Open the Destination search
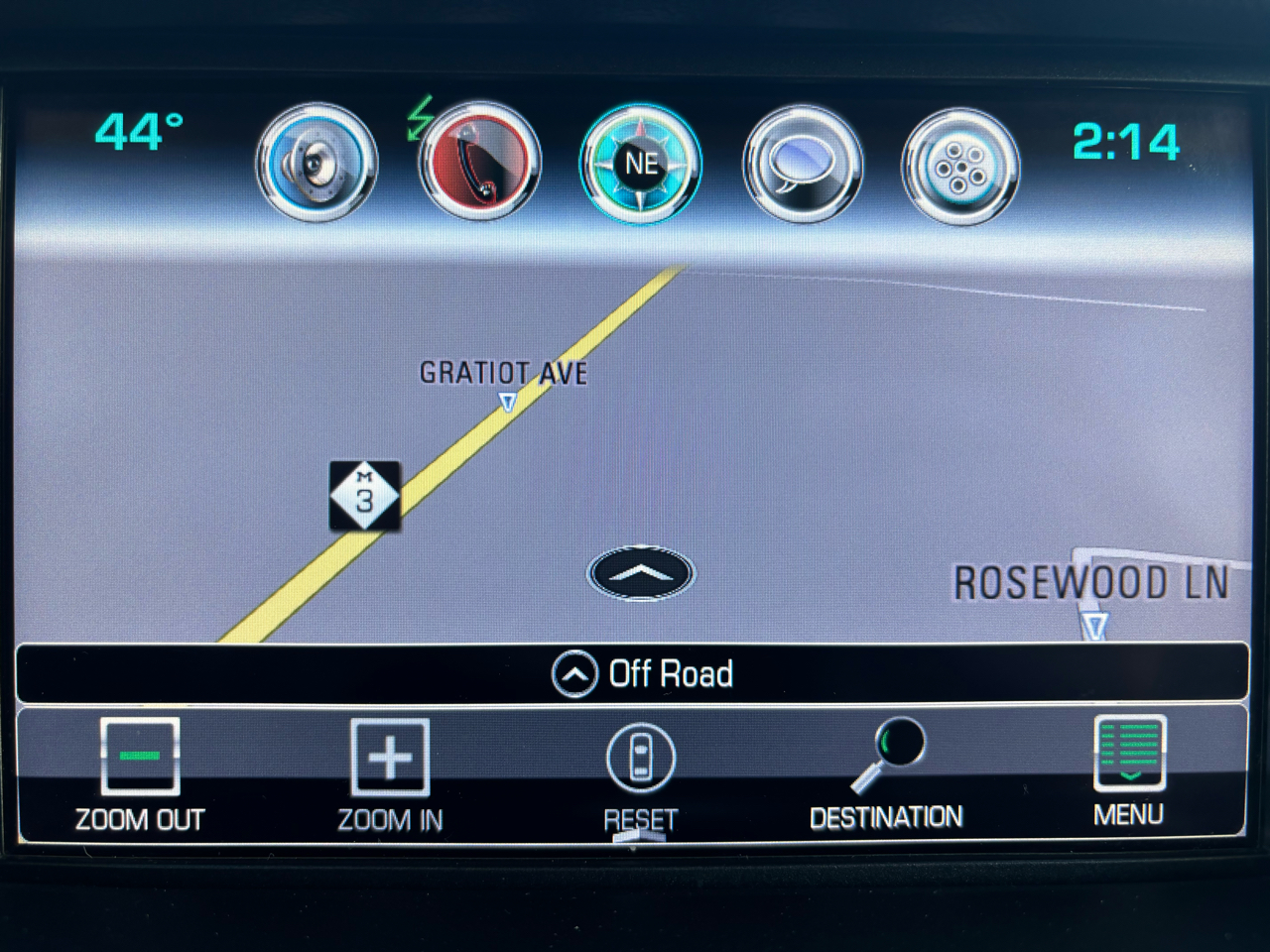Viewport: 1270px width, 952px height. 886,774
